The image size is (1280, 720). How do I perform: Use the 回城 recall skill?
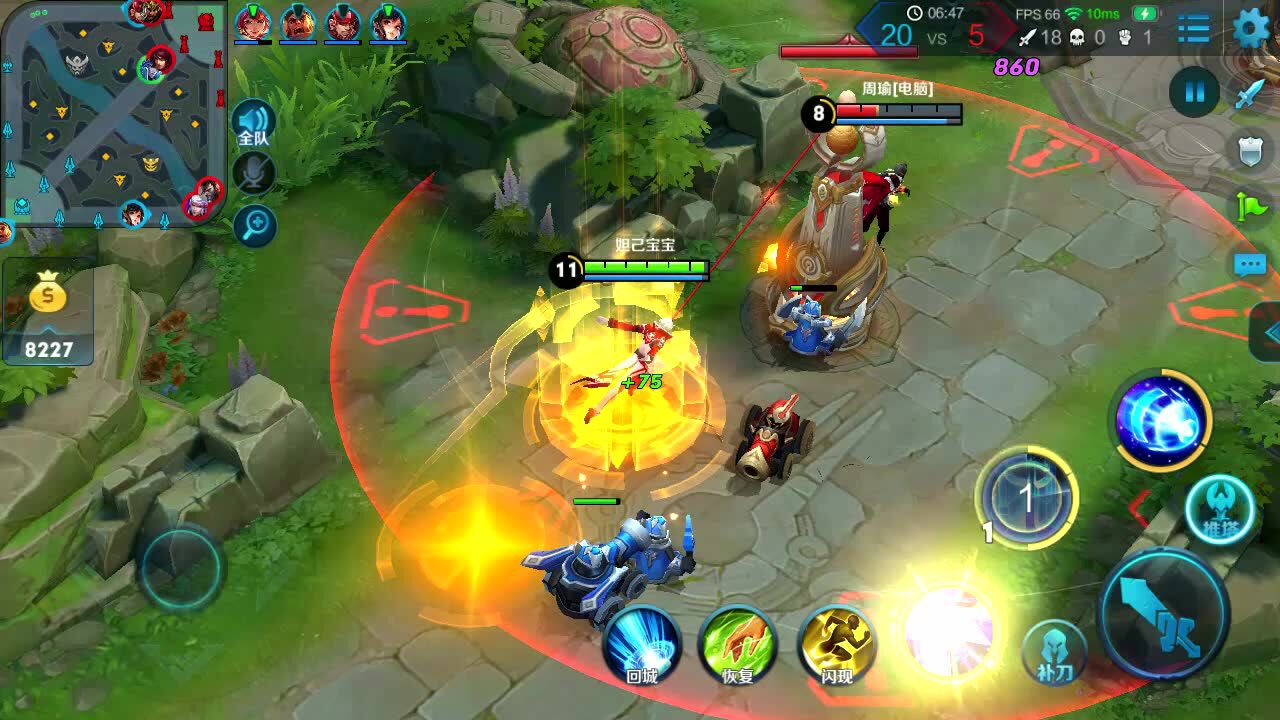click(641, 645)
